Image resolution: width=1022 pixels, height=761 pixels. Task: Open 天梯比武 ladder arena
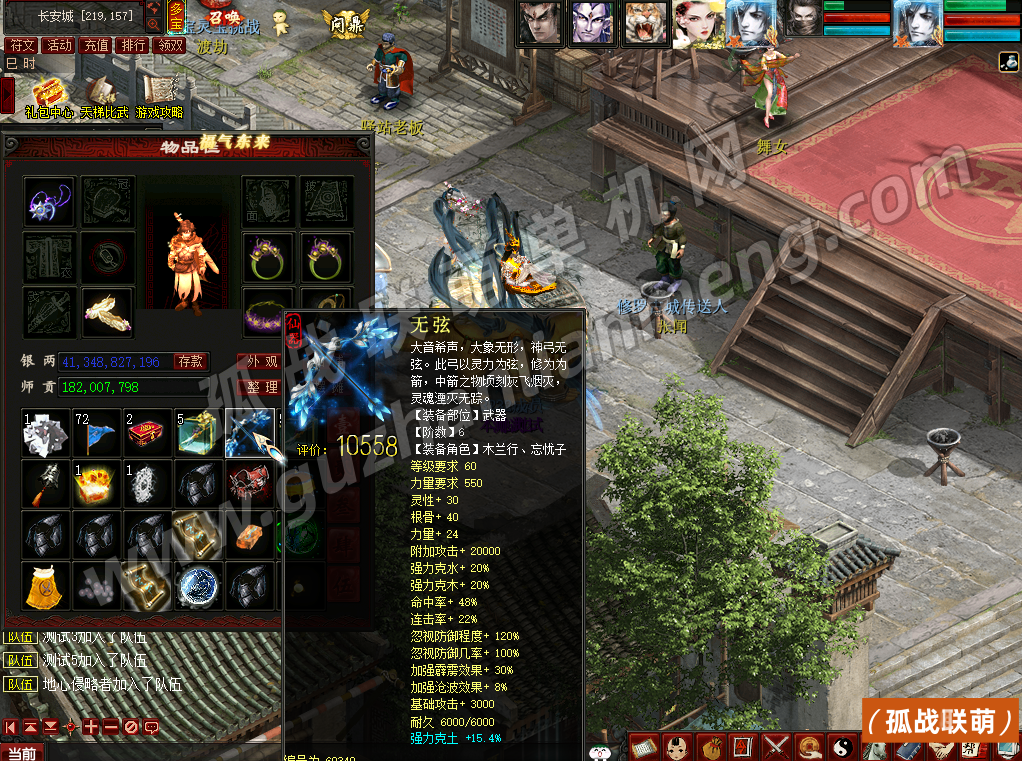[x=104, y=95]
